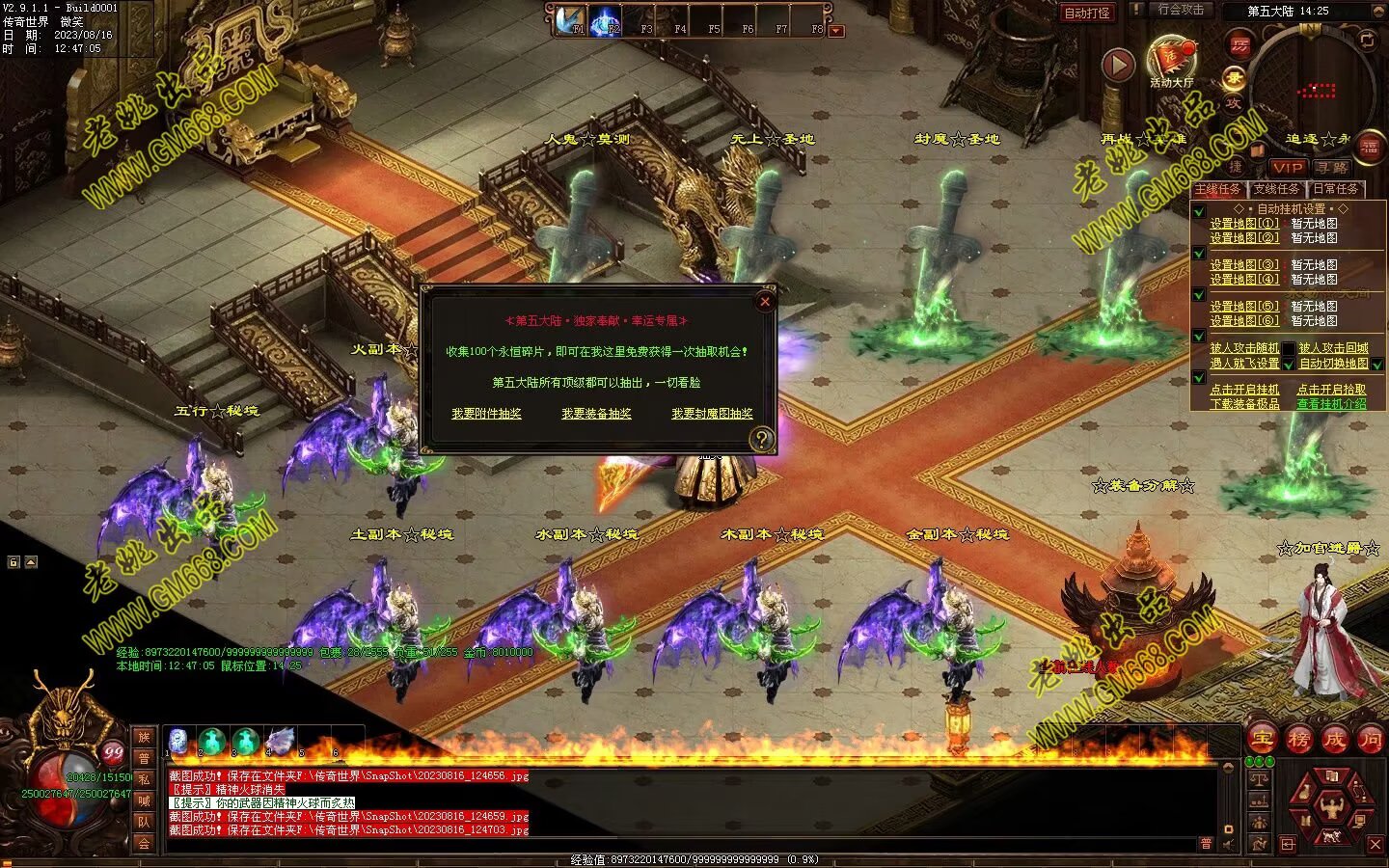The image size is (1389, 868).
Task: Switch to the 日常任务 tab
Action: [x=1335, y=189]
